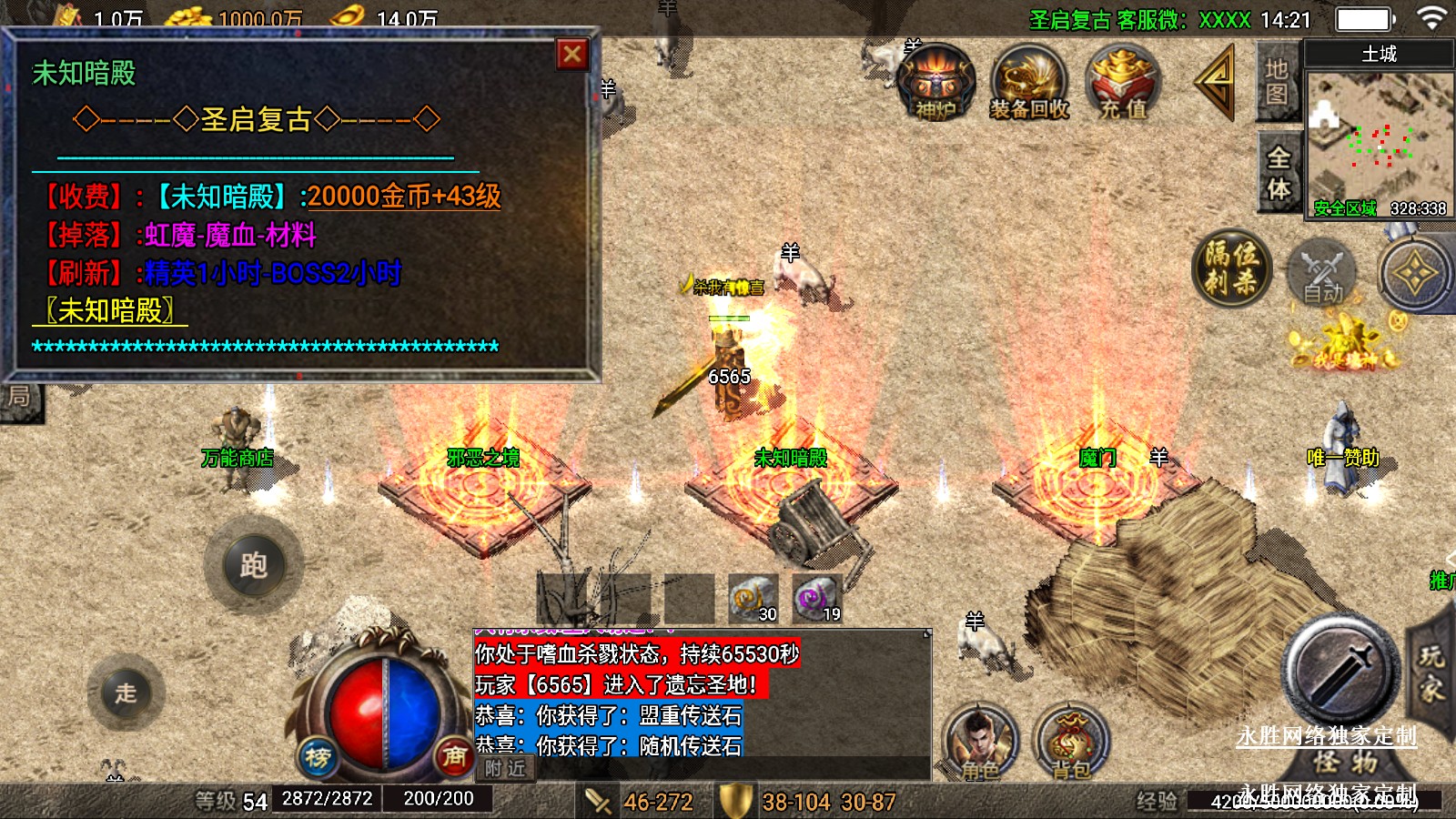
Task: Enter the 〖未知暗殿〗 link in the dialog
Action: click(111, 311)
